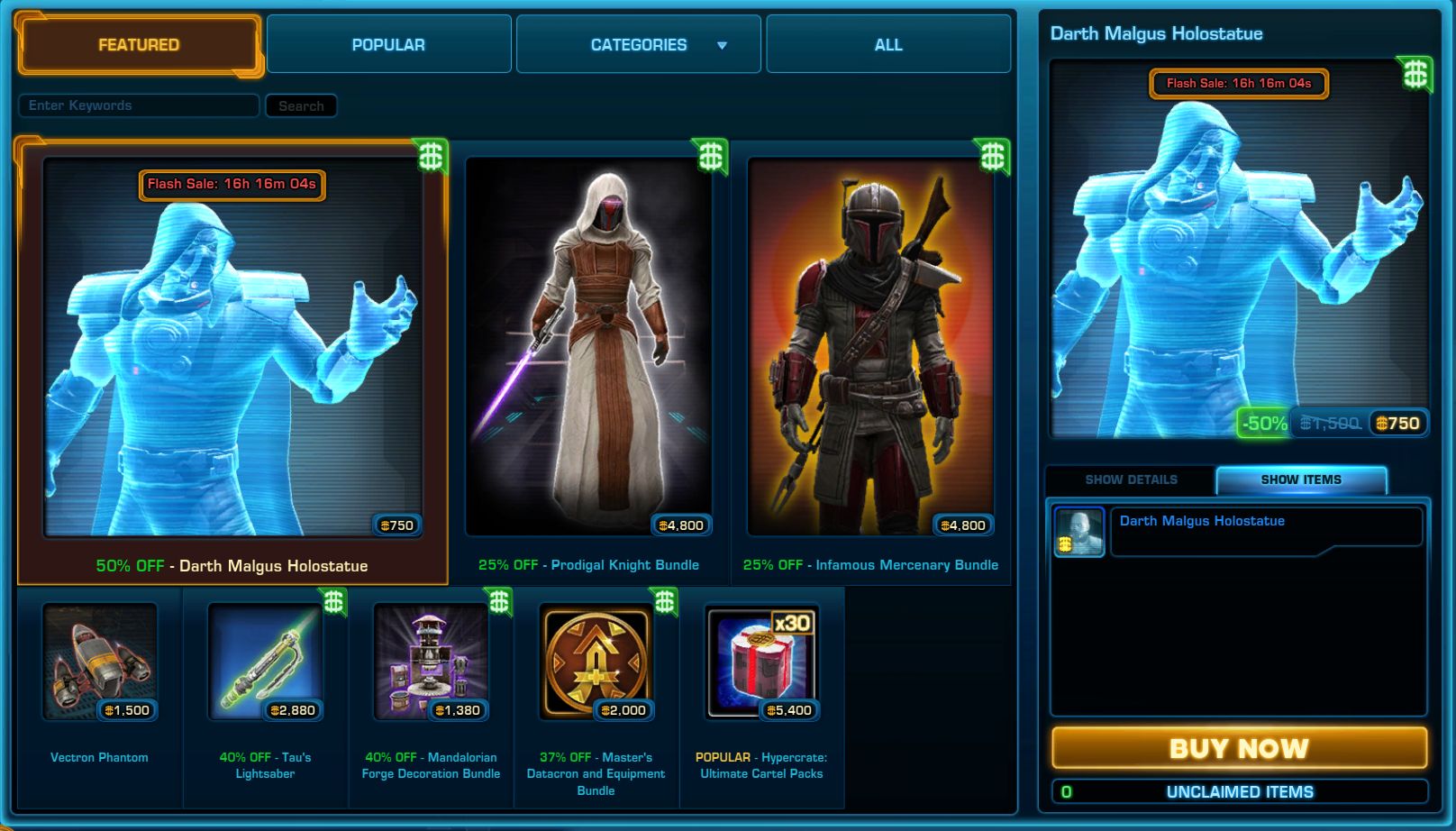1456x831 pixels.
Task: Show the All items tab
Action: click(888, 45)
